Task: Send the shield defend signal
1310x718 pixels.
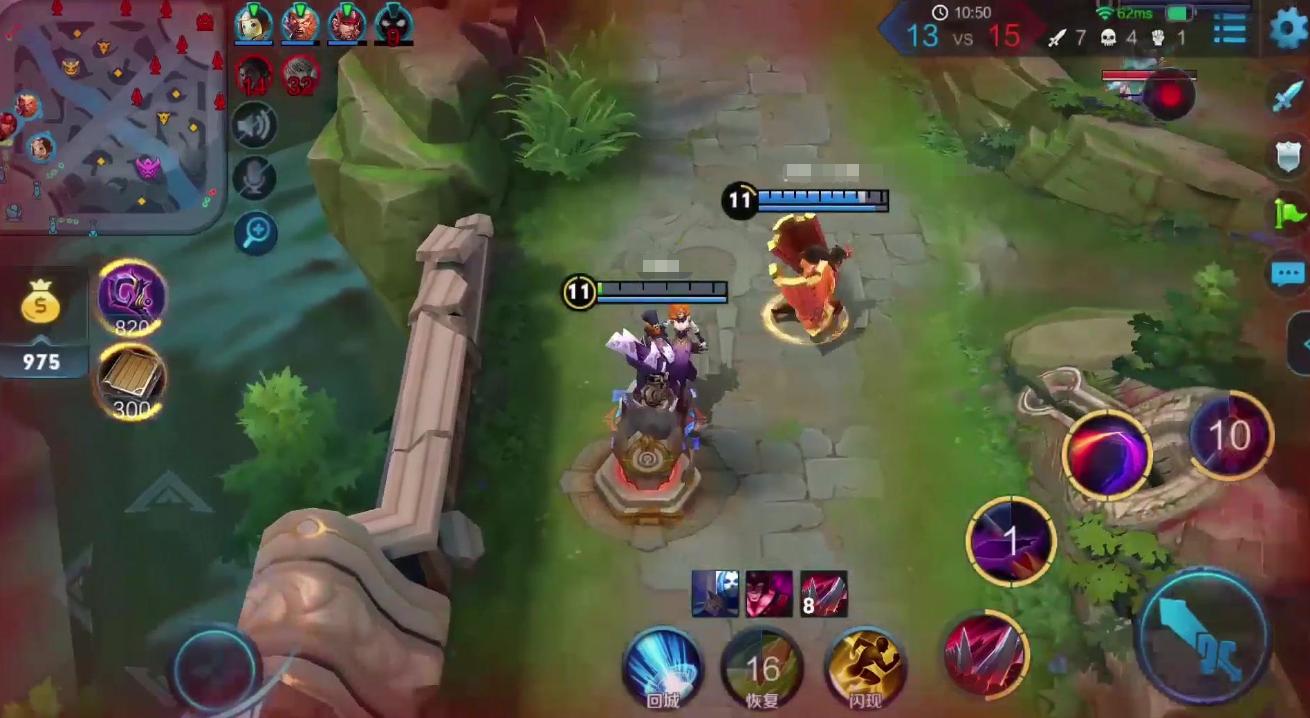Action: 1287,156
